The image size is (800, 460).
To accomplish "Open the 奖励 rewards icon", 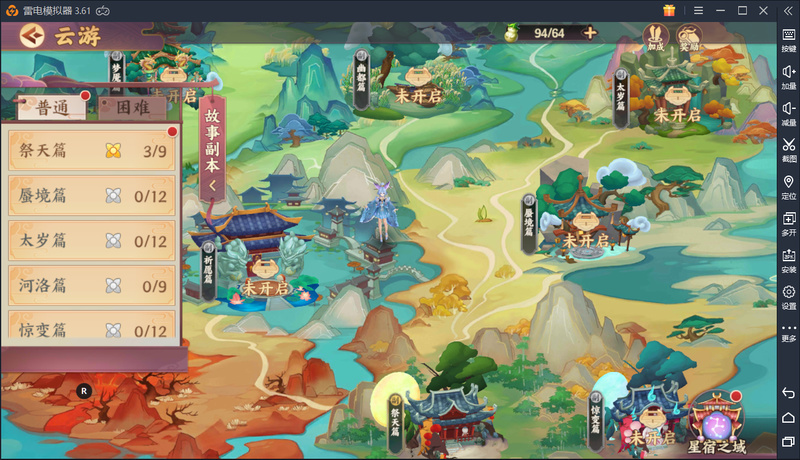I will click(689, 37).
